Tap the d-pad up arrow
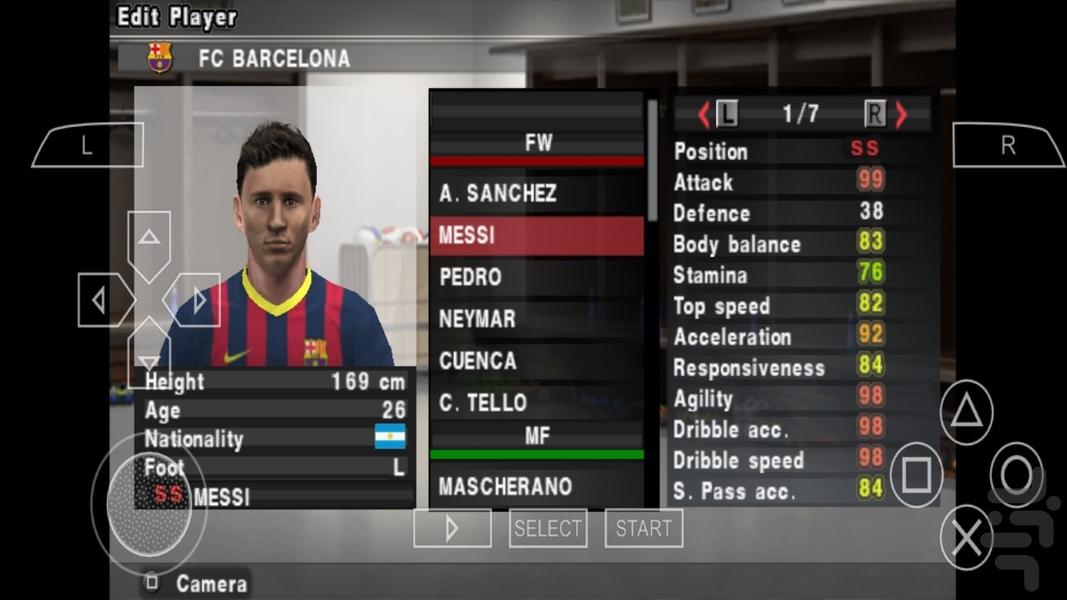Screen dimensions: 1067x600 (x=149, y=241)
